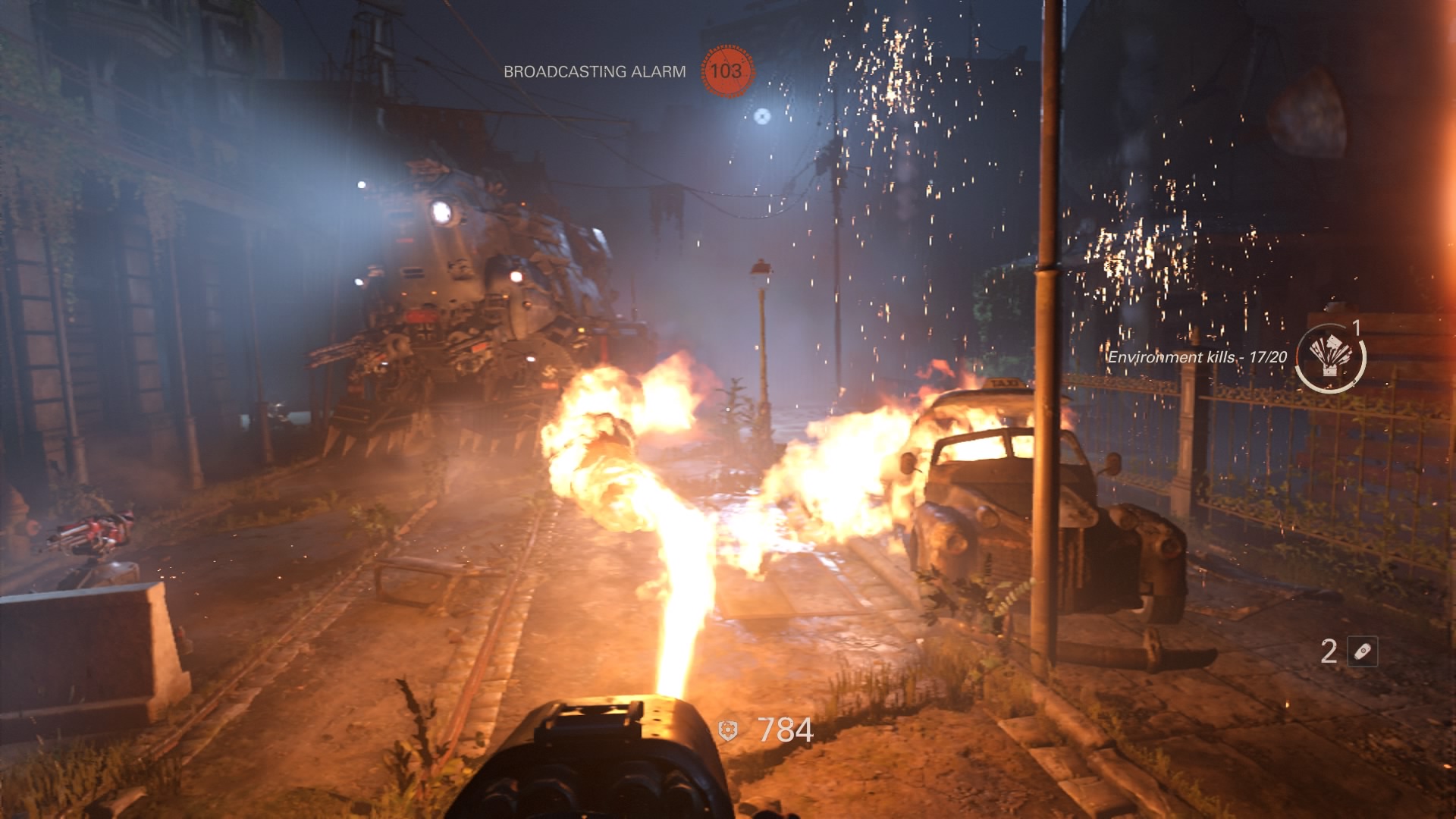Choose the consumable item slot icon
Image resolution: width=1456 pixels, height=819 pixels.
[x=1362, y=651]
